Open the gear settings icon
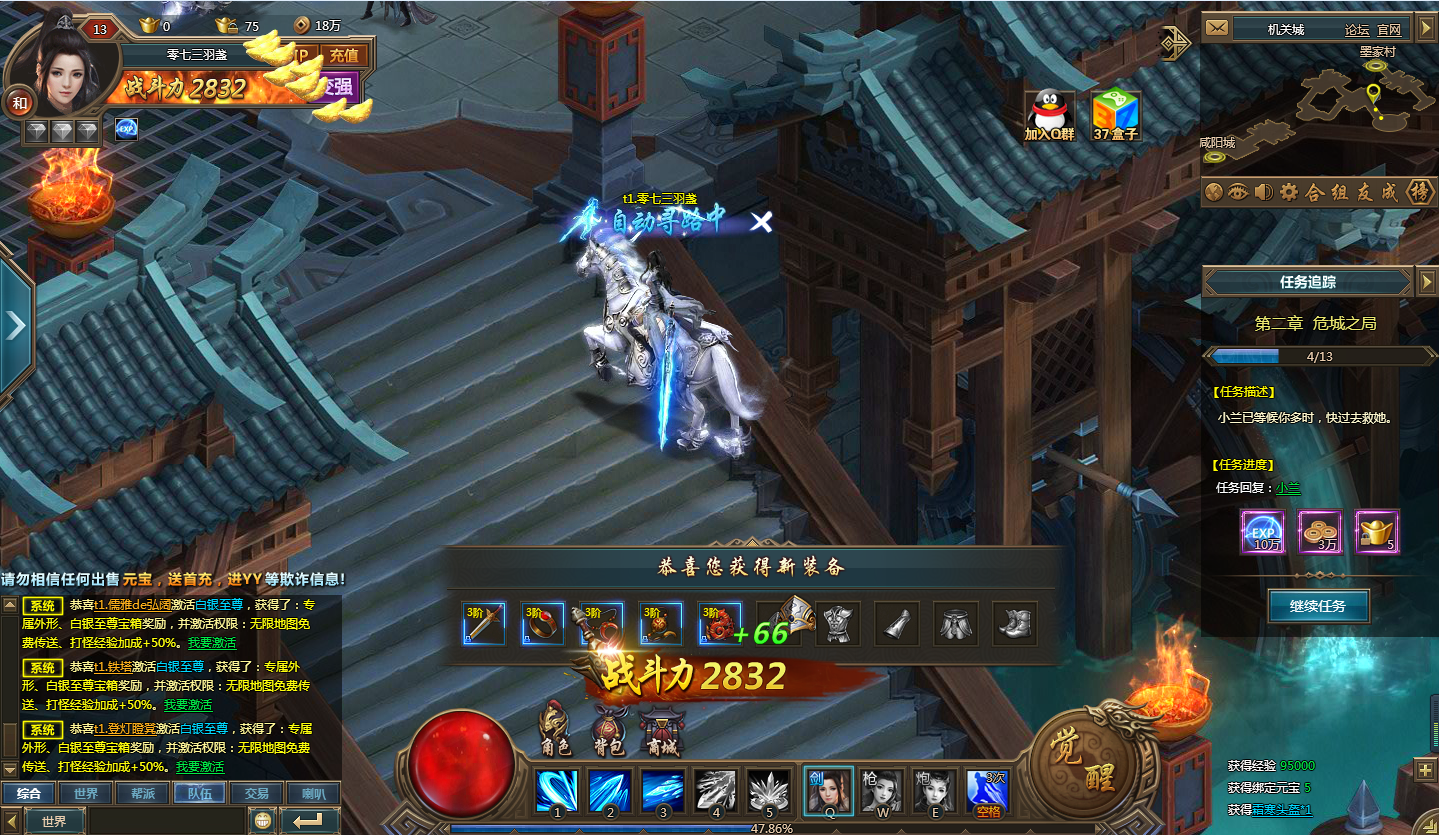The height and width of the screenshot is (835, 1439). (1289, 192)
